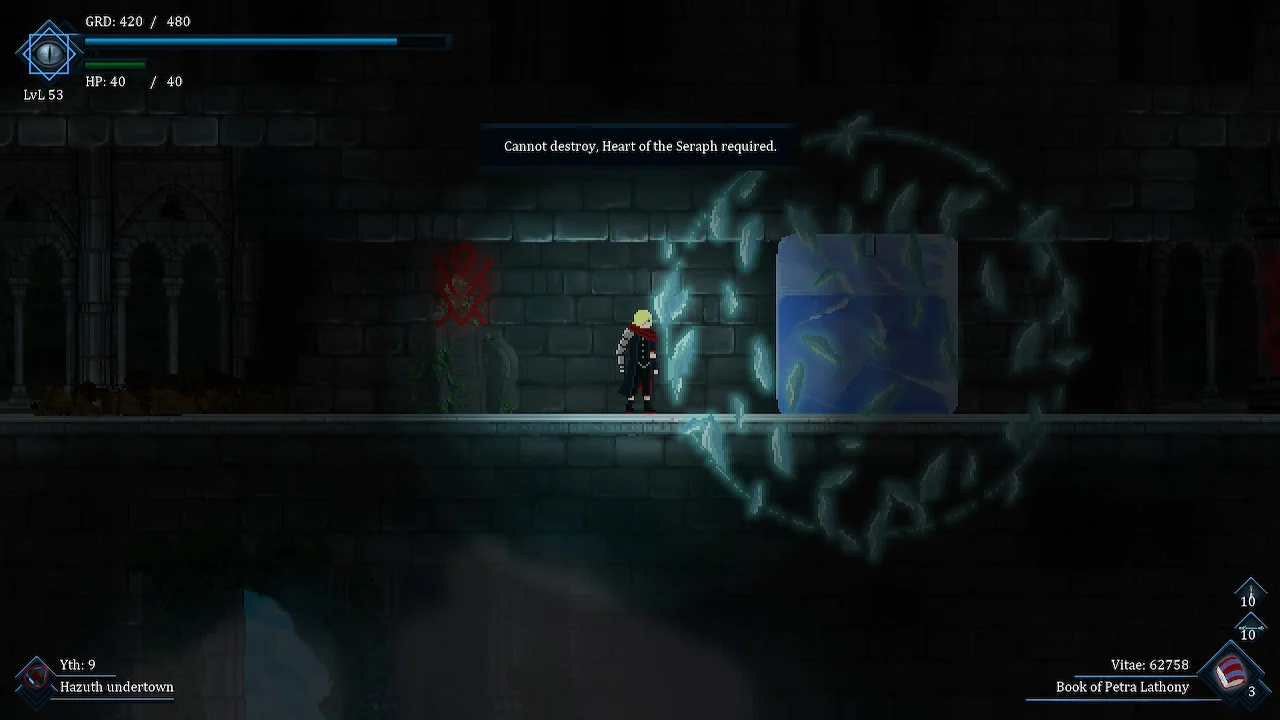Click the Hazuth undertown location label

[116, 688]
